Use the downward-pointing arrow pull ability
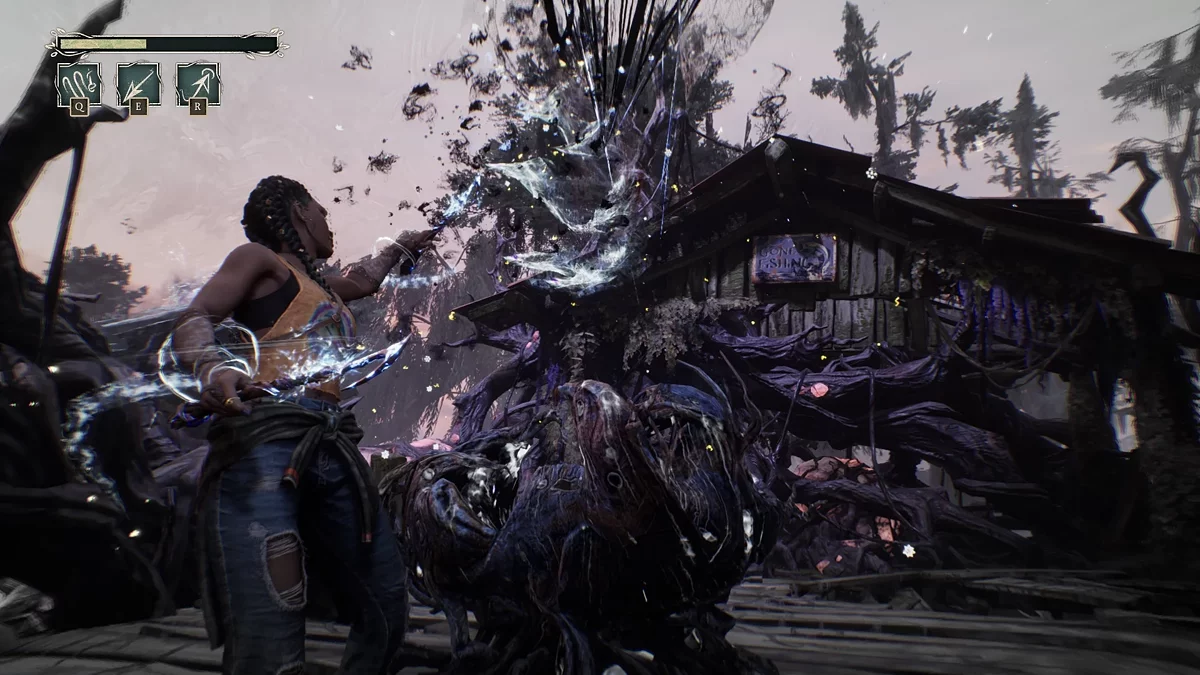Viewport: 1200px width, 675px height. [x=138, y=84]
